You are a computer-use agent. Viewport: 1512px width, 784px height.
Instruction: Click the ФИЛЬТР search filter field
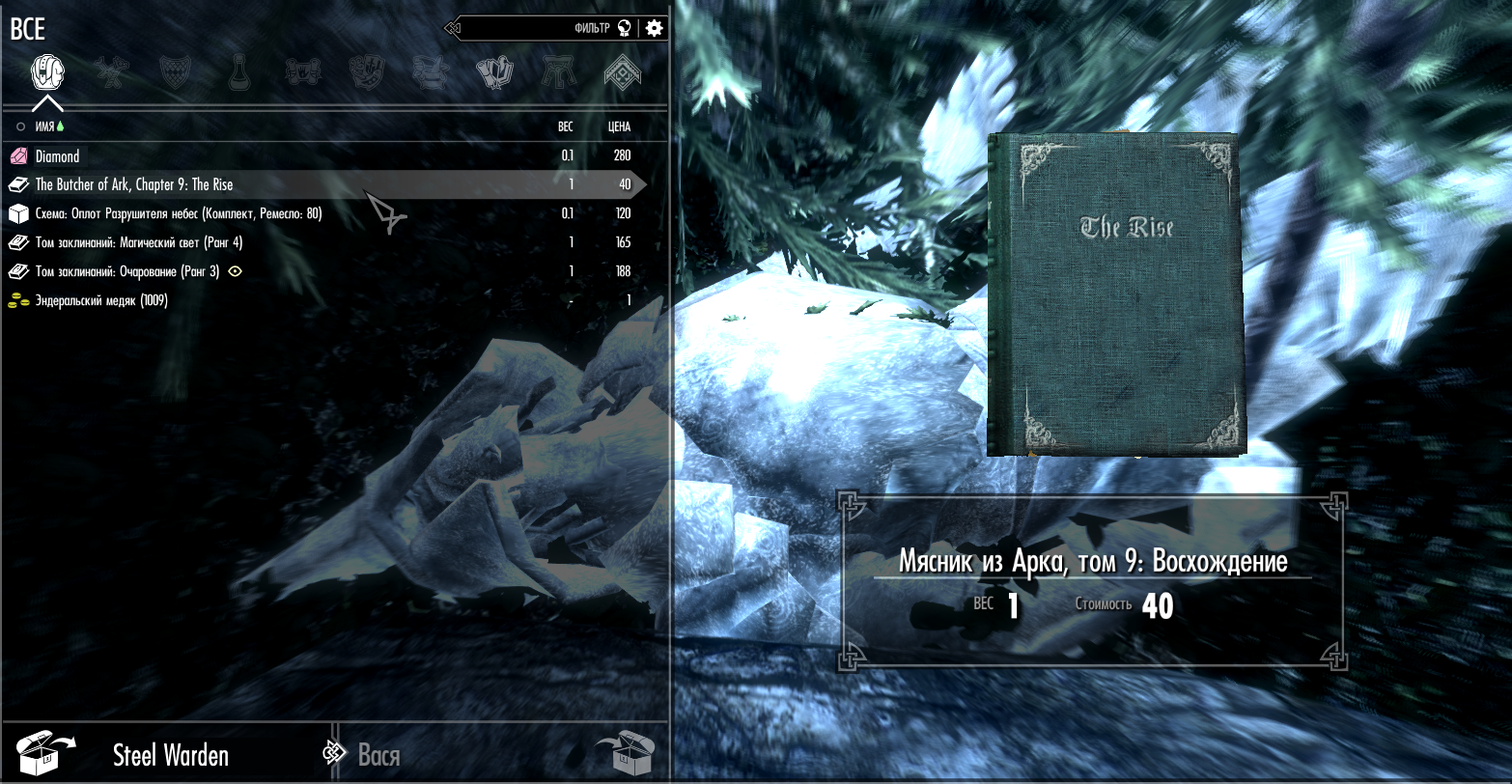click(541, 28)
